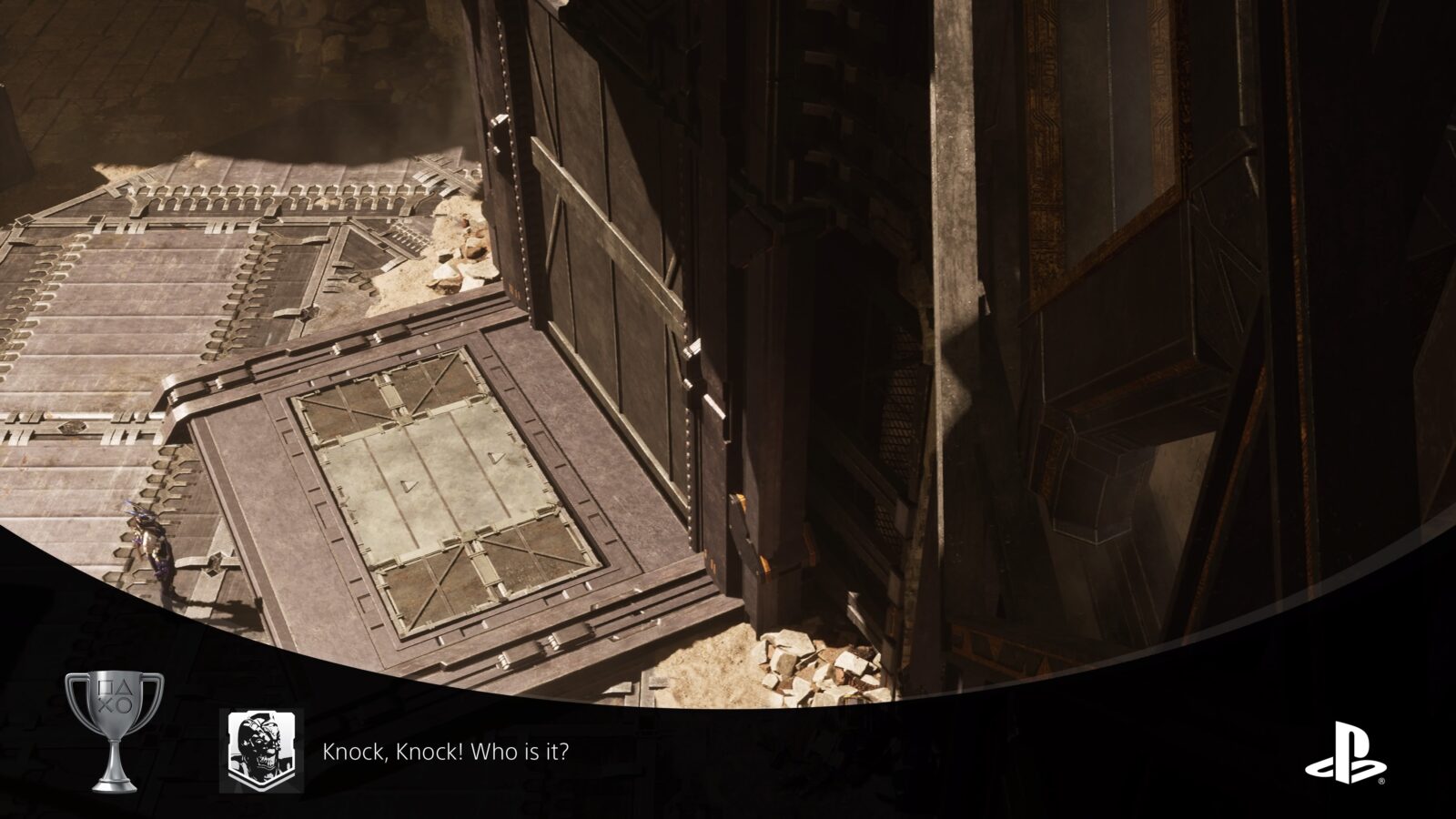Screen dimensions: 1456x819
Task: Select the 'Knock, Knock! Who is it?' trophy title
Action: click(x=445, y=753)
